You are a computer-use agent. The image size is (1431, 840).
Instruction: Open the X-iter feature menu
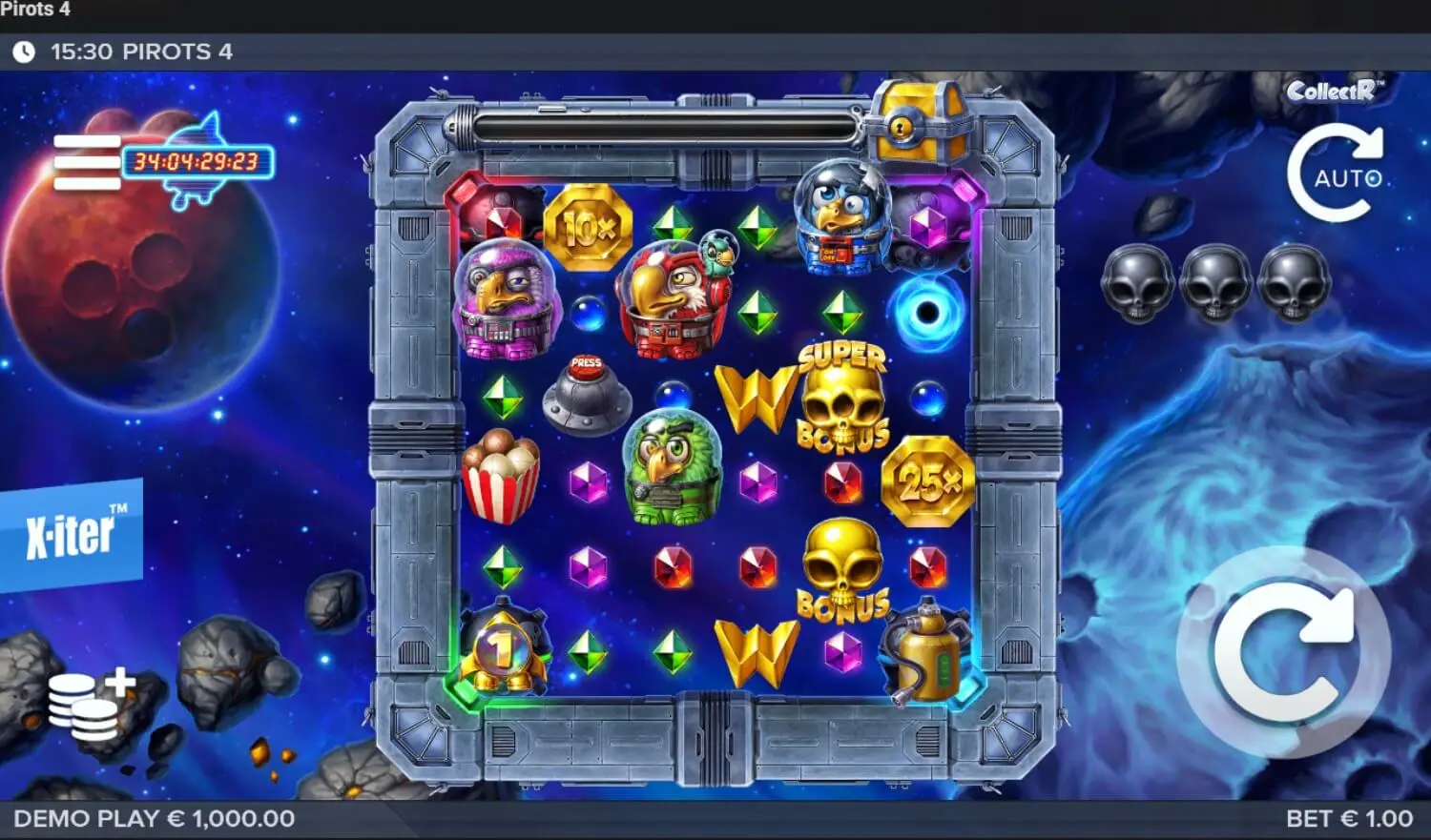click(x=72, y=533)
